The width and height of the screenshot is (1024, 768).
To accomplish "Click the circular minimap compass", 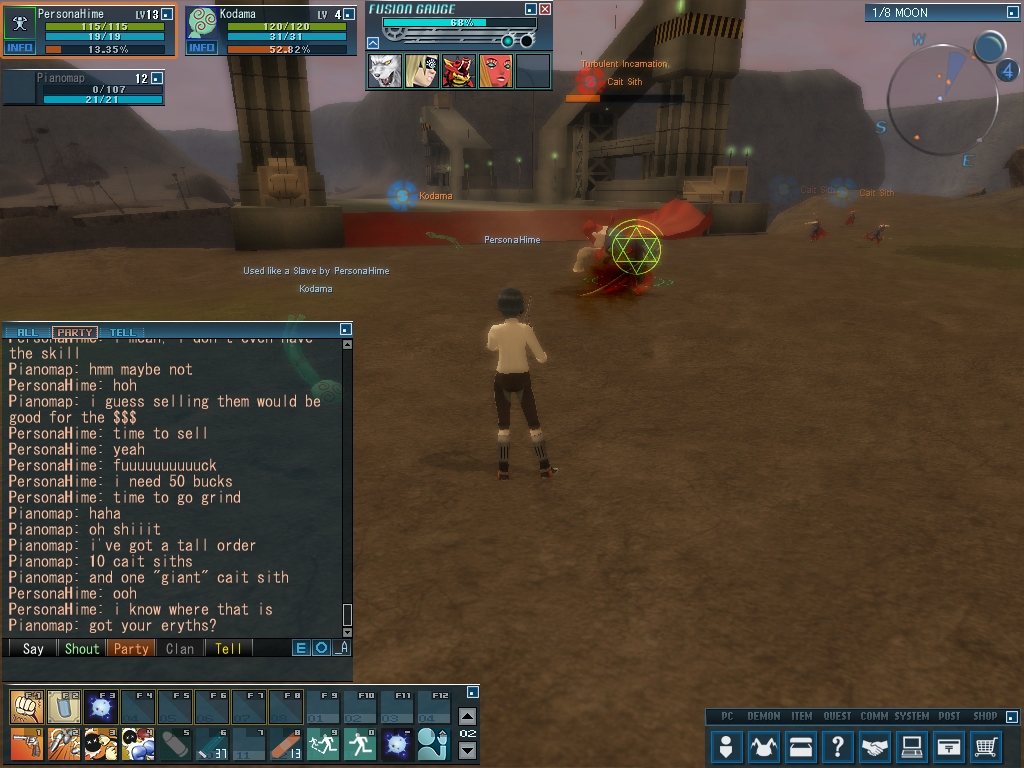I will pyautogui.click(x=942, y=99).
